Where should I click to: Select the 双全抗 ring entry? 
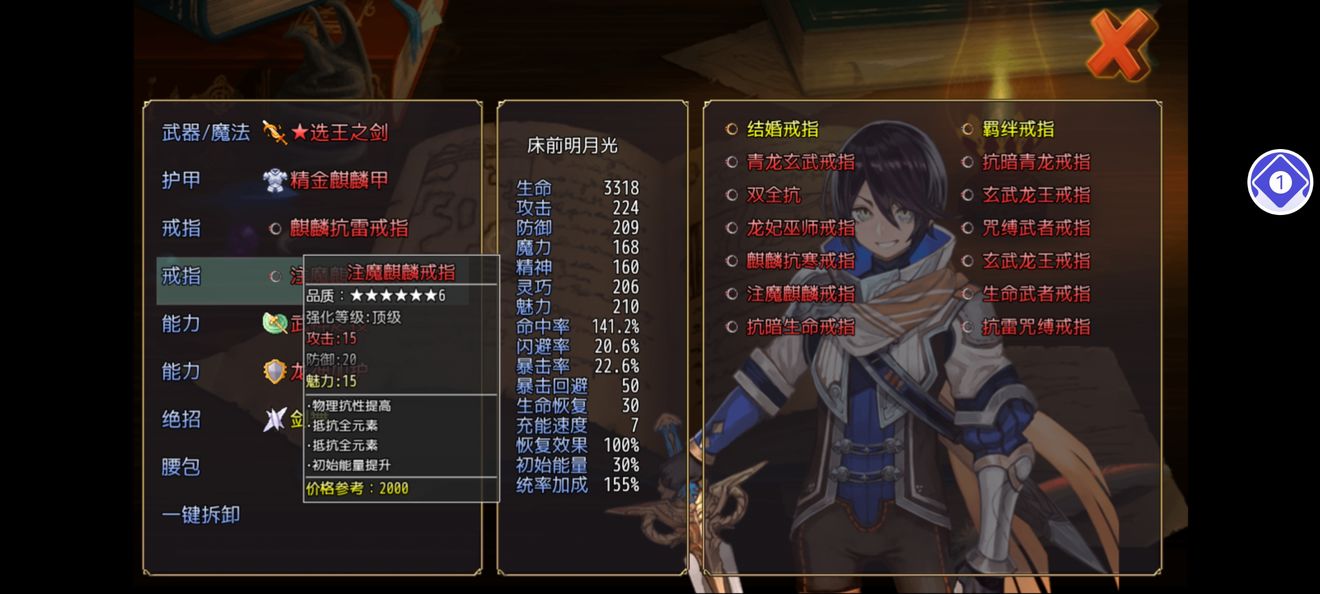pos(774,195)
